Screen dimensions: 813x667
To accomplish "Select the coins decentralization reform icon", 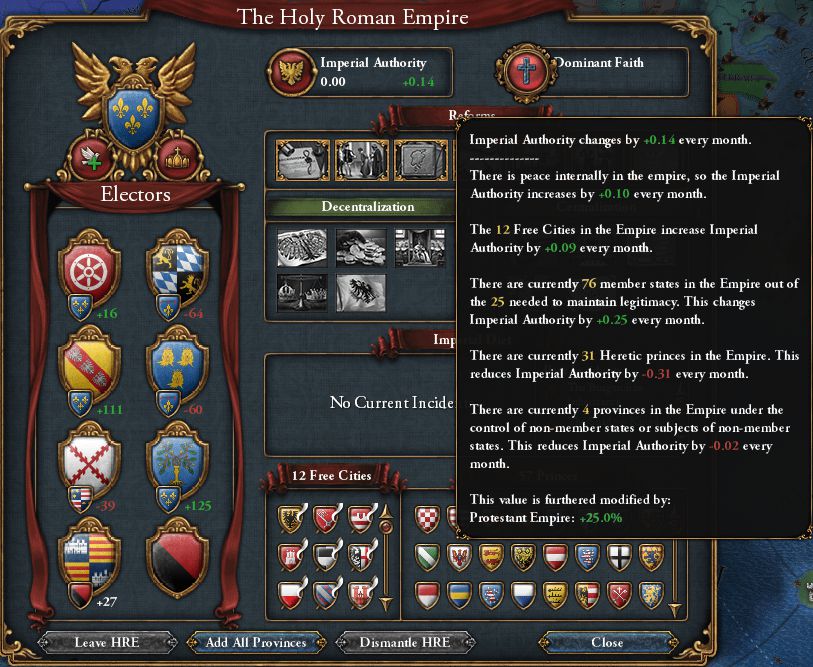I will pos(360,247).
